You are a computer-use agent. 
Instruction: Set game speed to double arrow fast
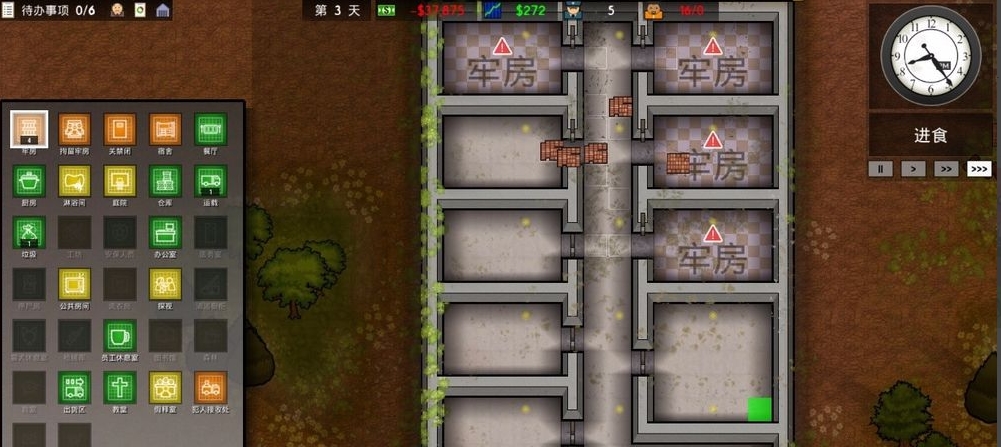(x=945, y=169)
